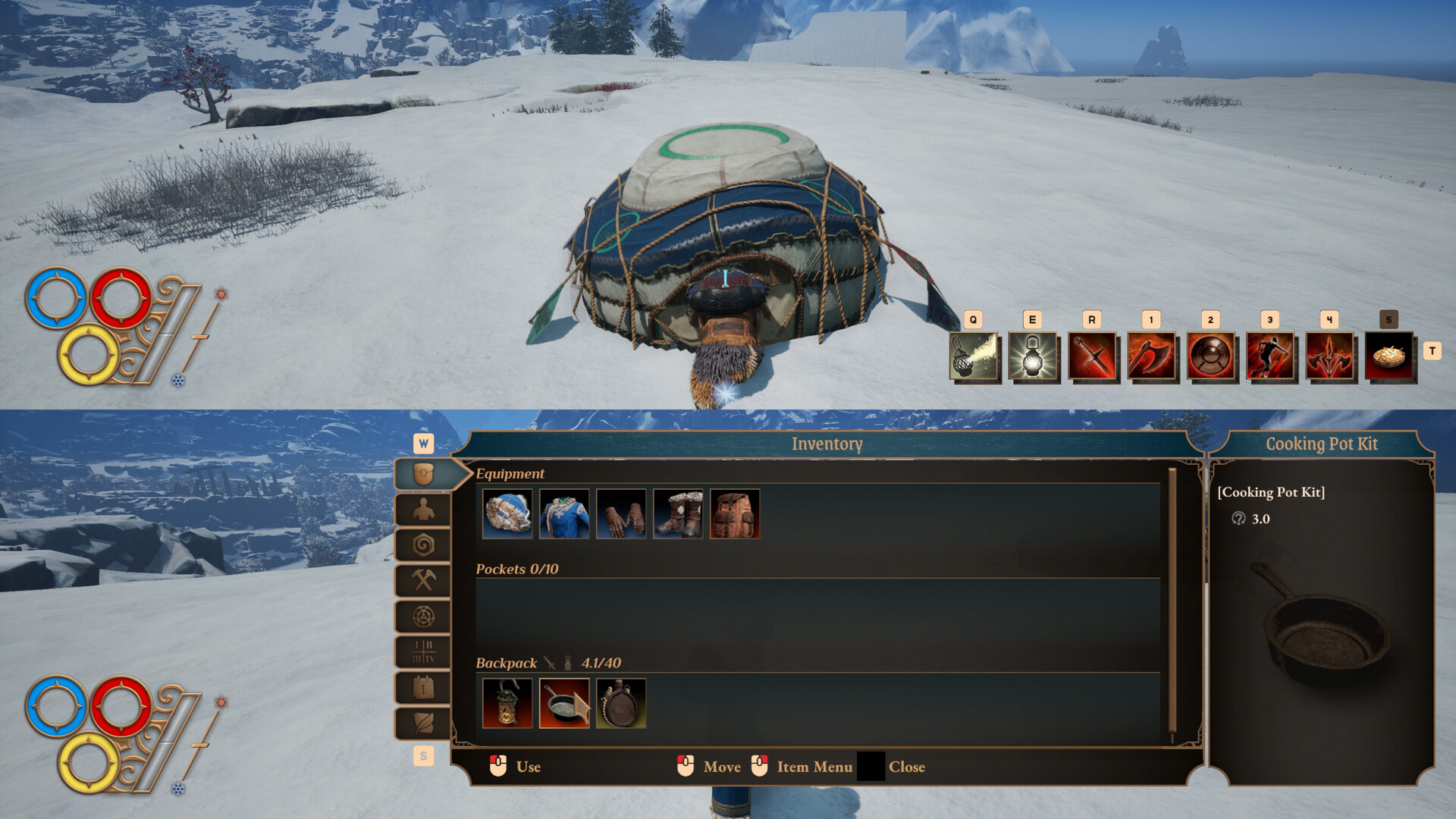Choose the blue coat equipment slot
The width and height of the screenshot is (1456, 819).
point(564,514)
